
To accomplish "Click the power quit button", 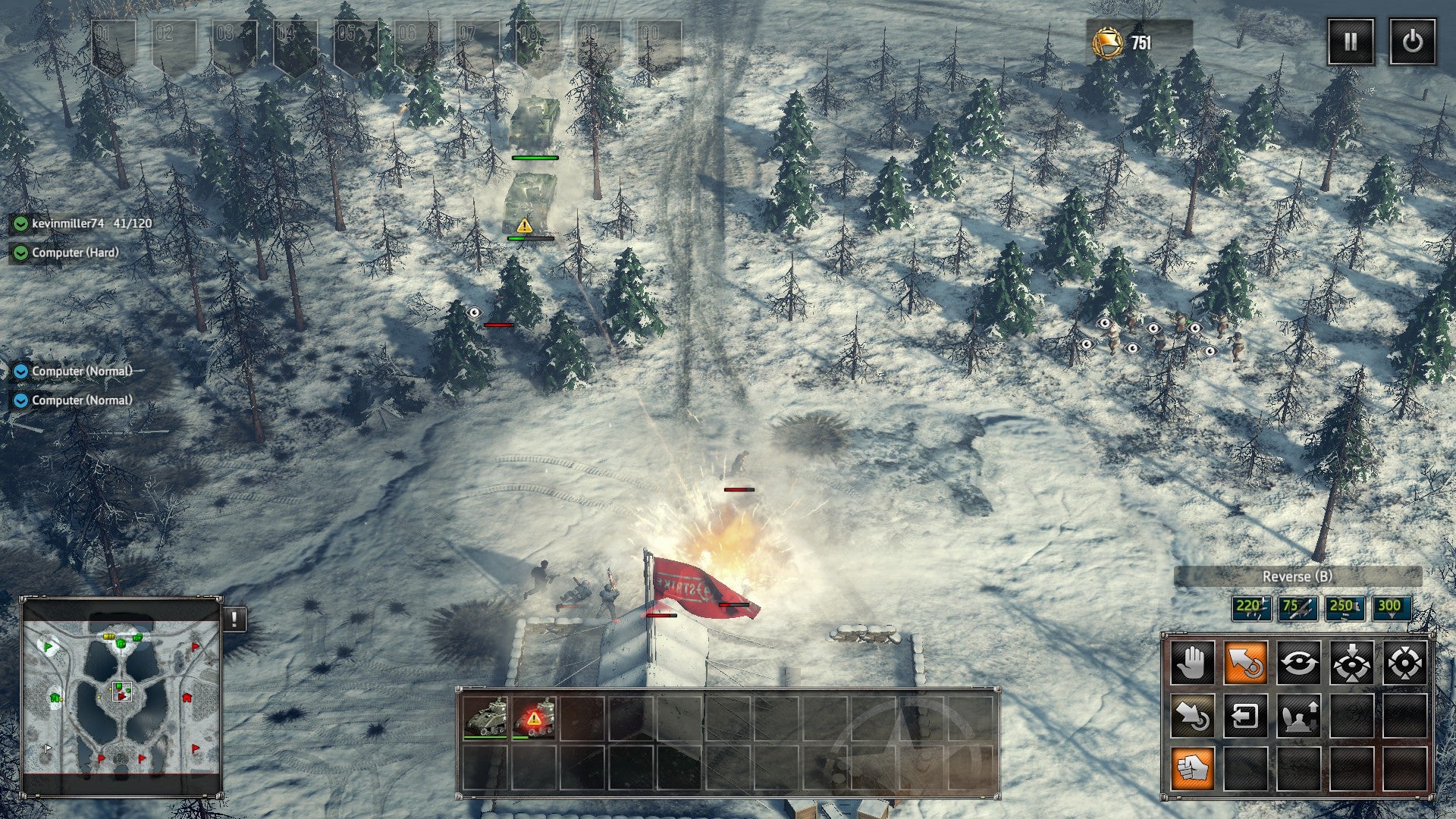I will click(1412, 42).
